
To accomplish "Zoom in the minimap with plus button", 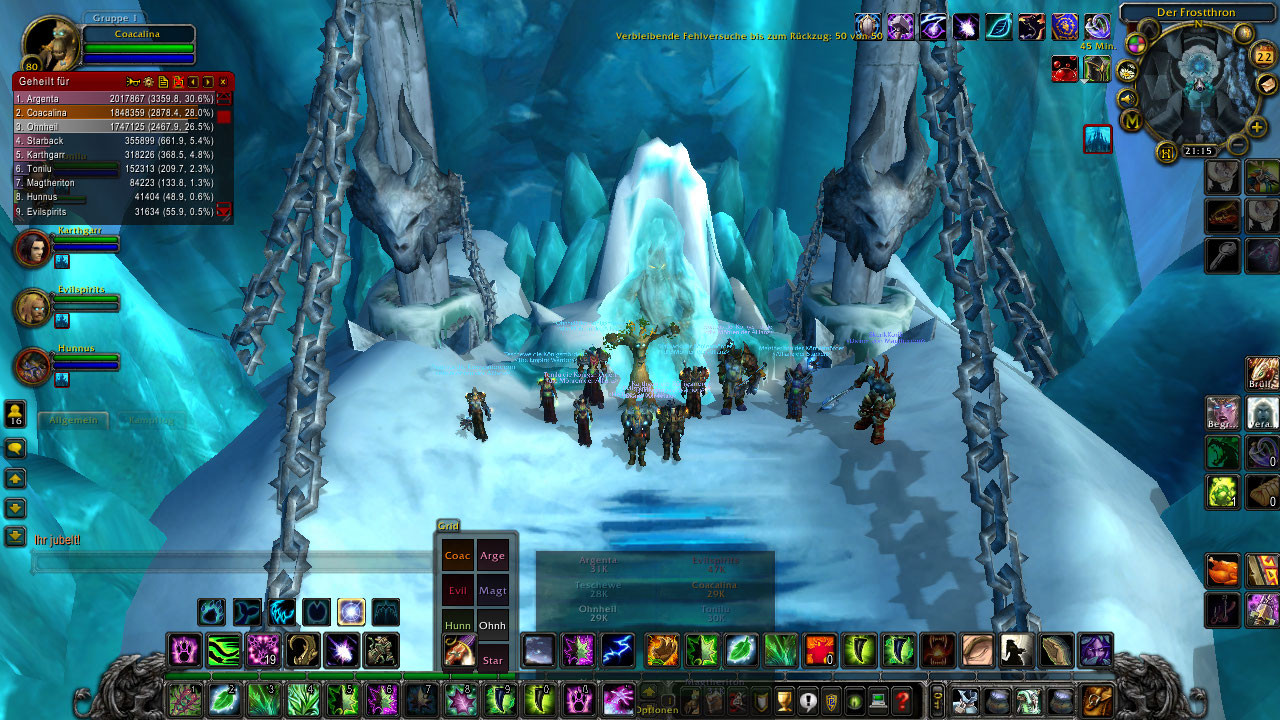I will pos(1257,127).
